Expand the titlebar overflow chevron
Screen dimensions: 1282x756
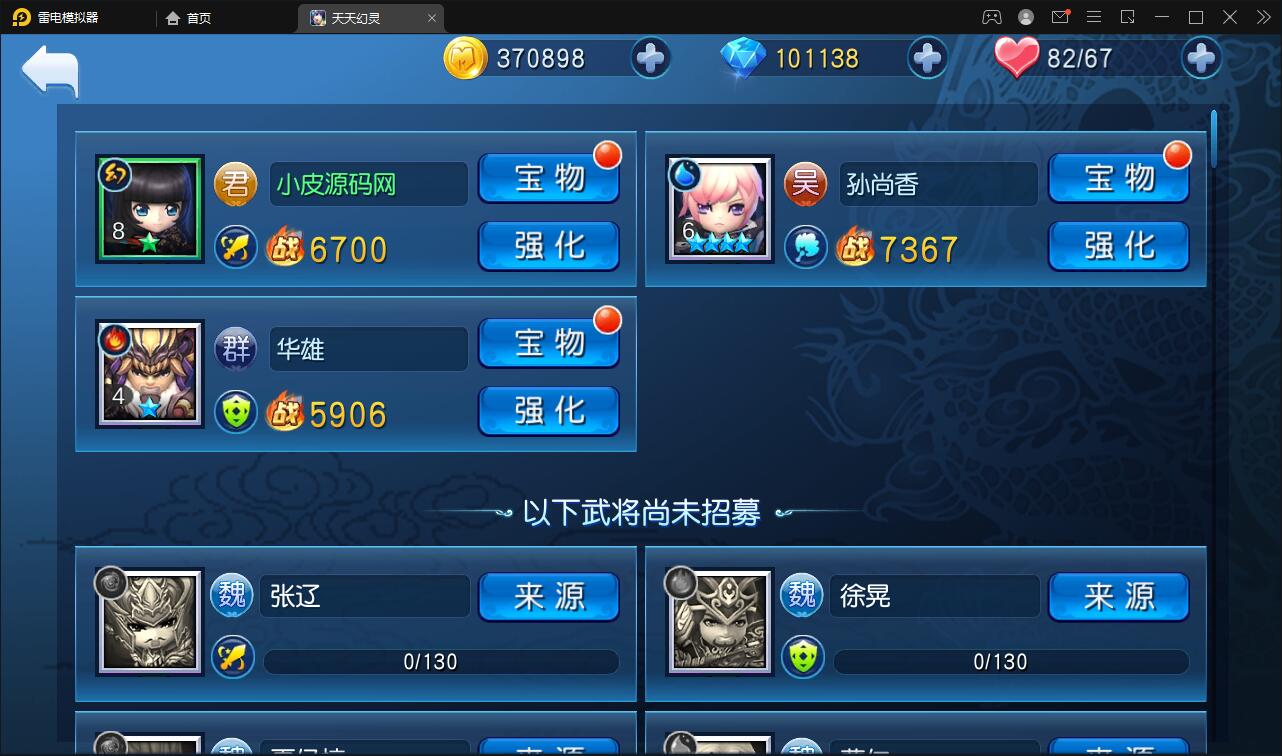tap(1262, 16)
